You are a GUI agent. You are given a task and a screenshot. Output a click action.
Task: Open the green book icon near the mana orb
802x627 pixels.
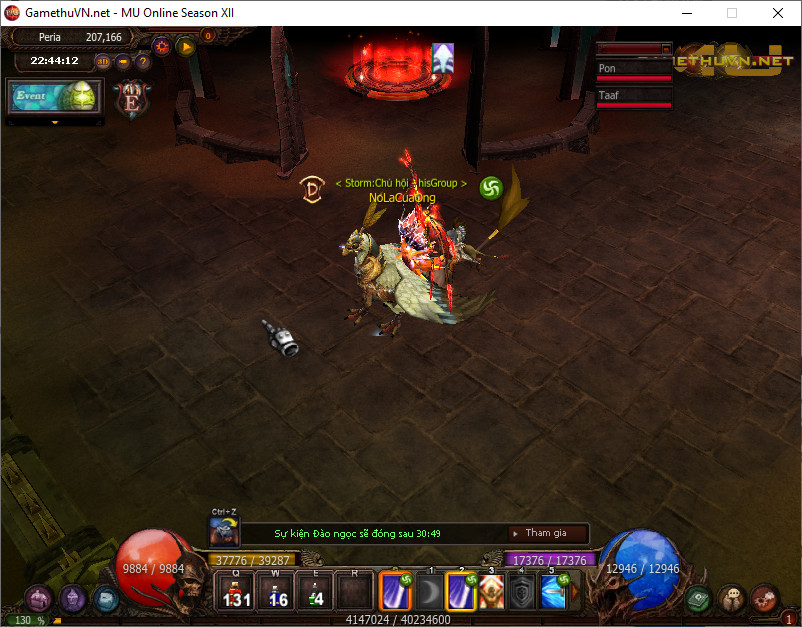tap(700, 599)
